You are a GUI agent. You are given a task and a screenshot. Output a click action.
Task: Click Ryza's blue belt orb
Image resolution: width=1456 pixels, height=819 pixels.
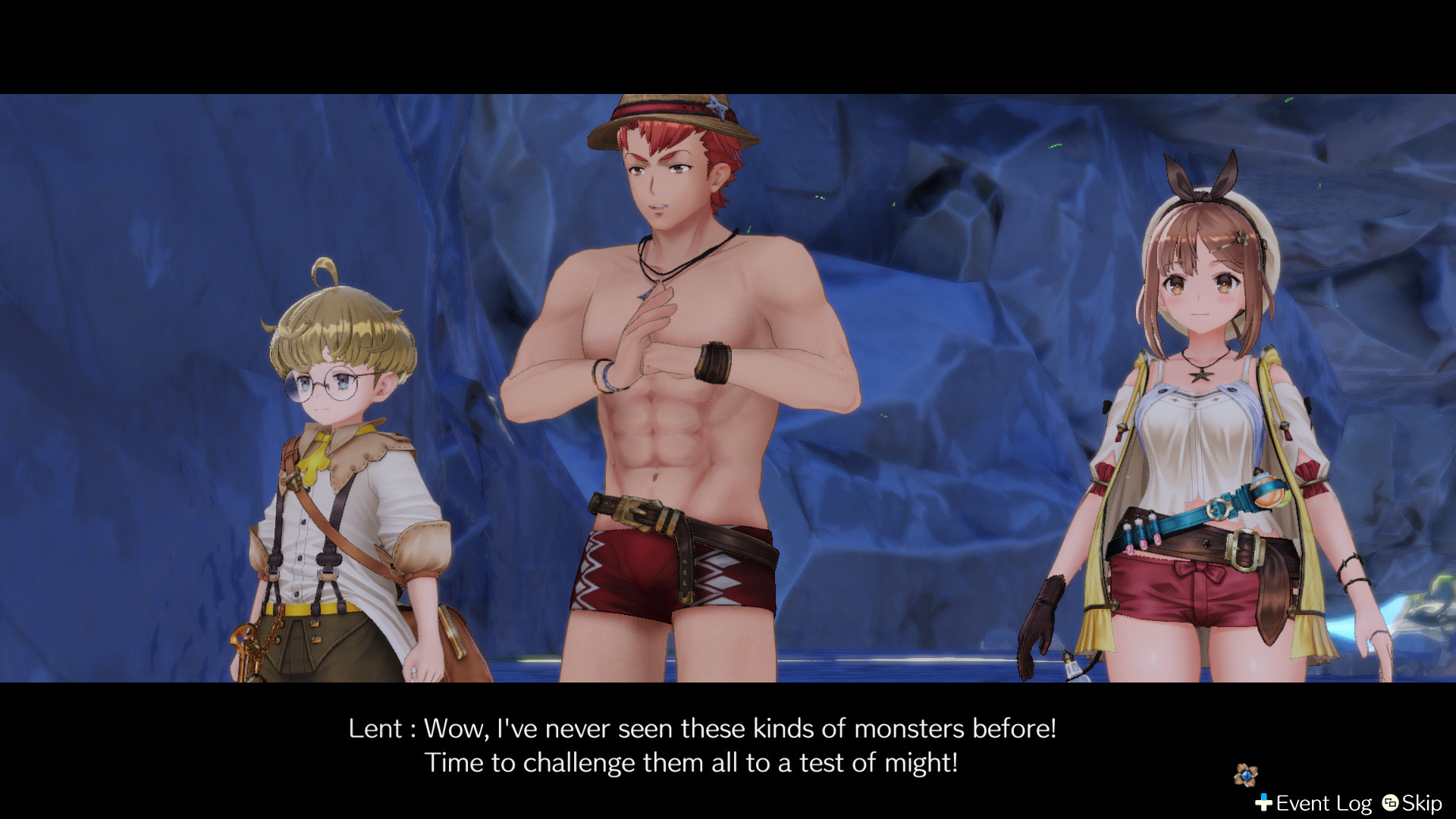(1269, 490)
